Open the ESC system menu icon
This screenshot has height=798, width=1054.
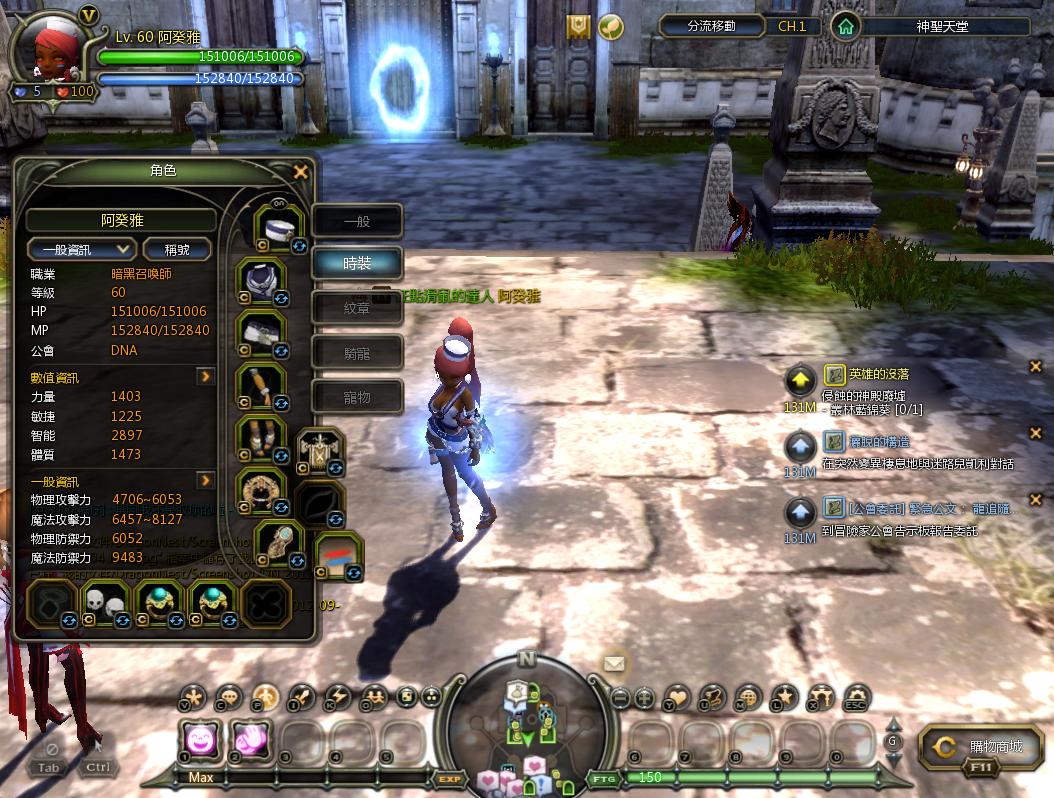pyautogui.click(x=857, y=698)
